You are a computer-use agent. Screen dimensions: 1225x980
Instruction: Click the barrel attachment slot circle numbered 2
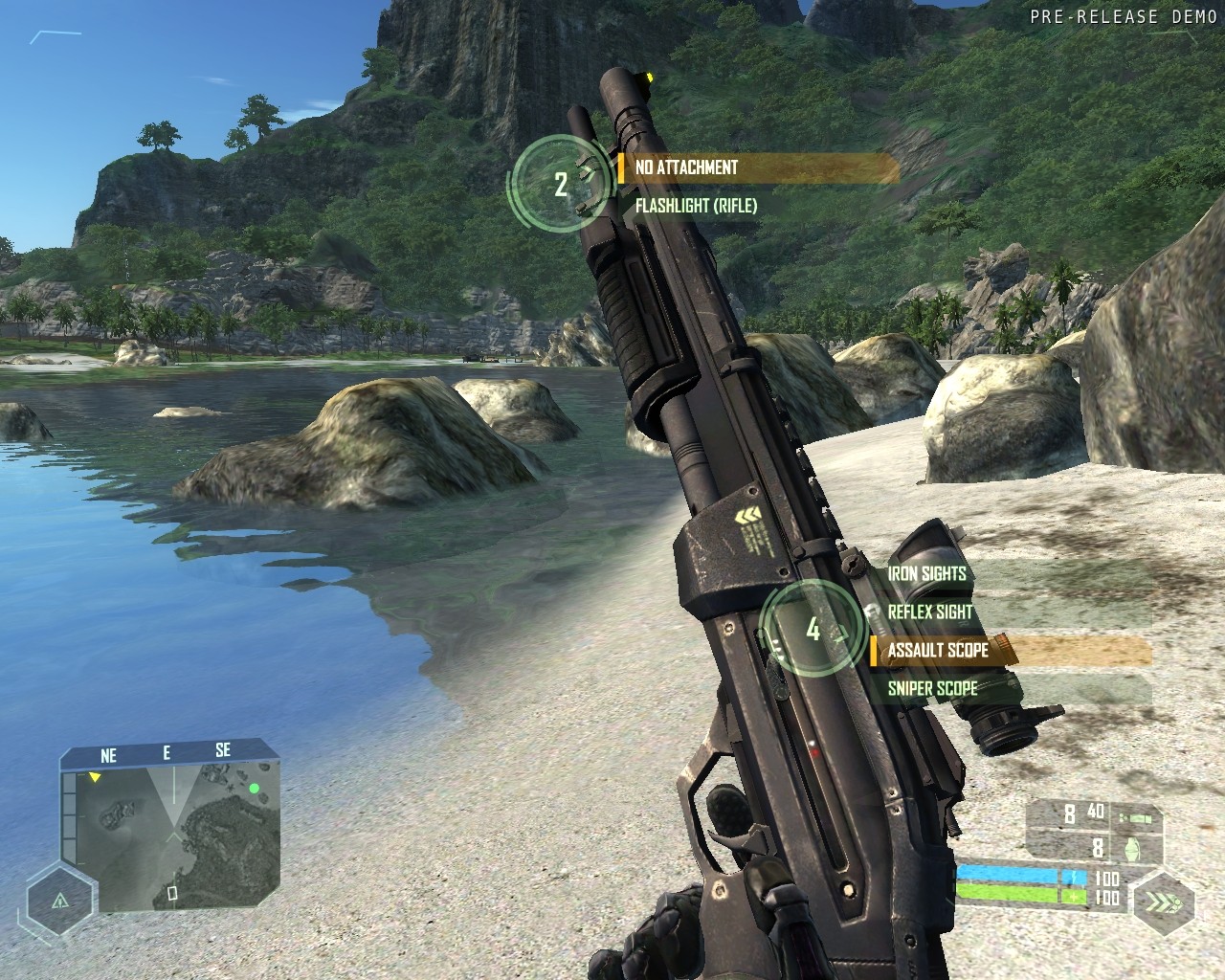pyautogui.click(x=561, y=184)
